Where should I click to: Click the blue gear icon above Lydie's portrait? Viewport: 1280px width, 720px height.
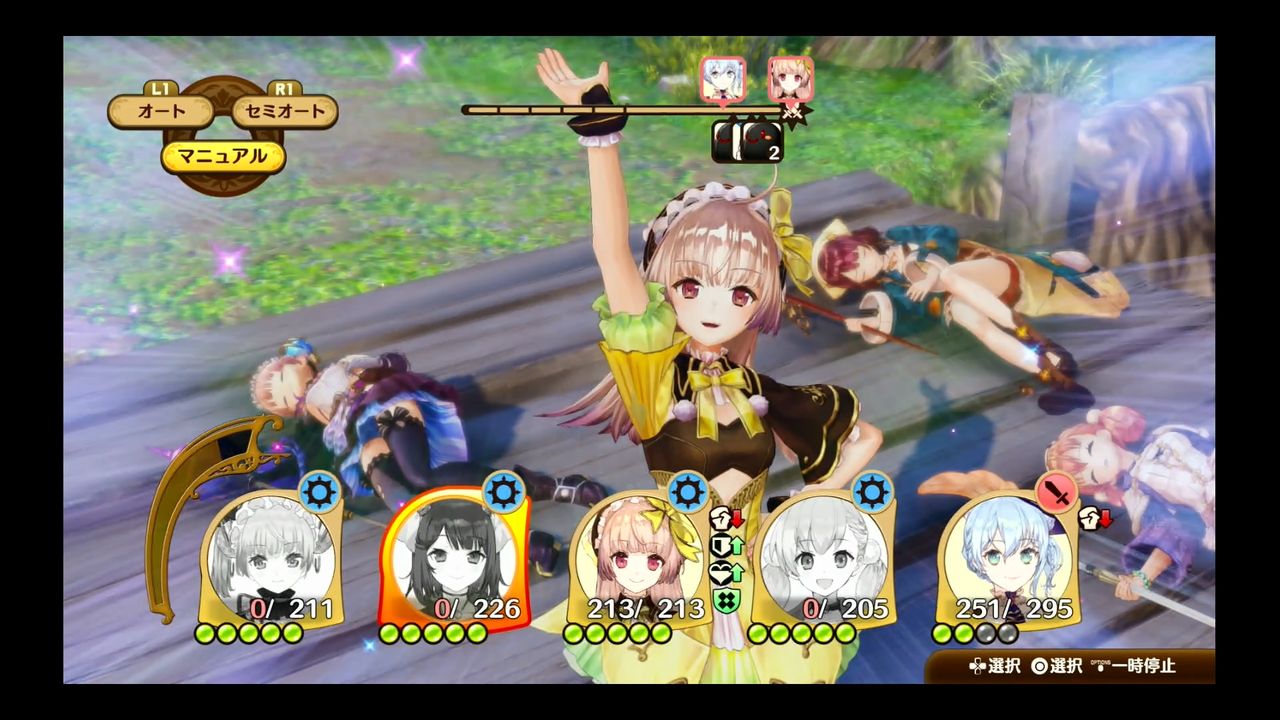point(686,492)
